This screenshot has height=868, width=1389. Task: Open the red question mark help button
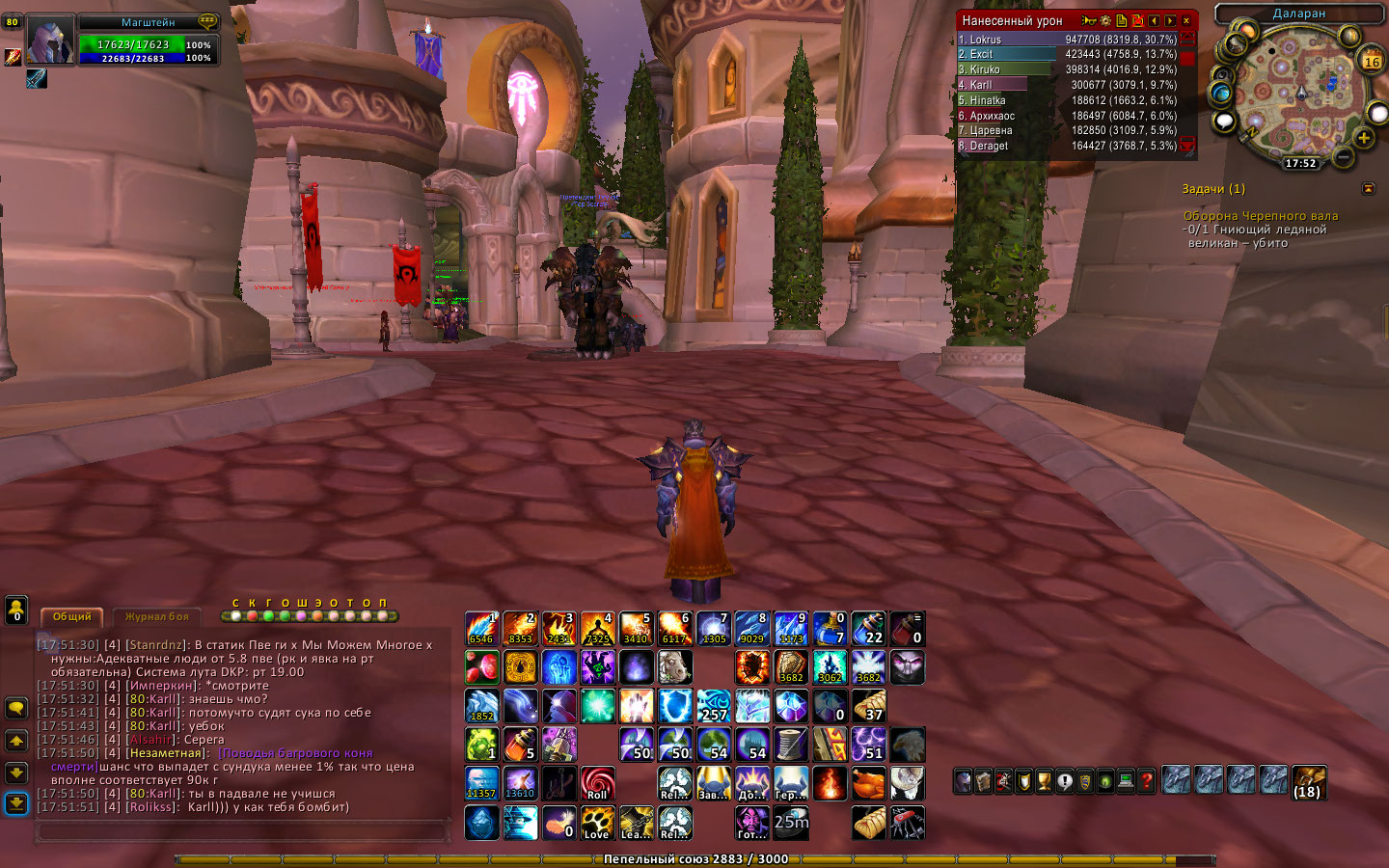(x=1146, y=781)
